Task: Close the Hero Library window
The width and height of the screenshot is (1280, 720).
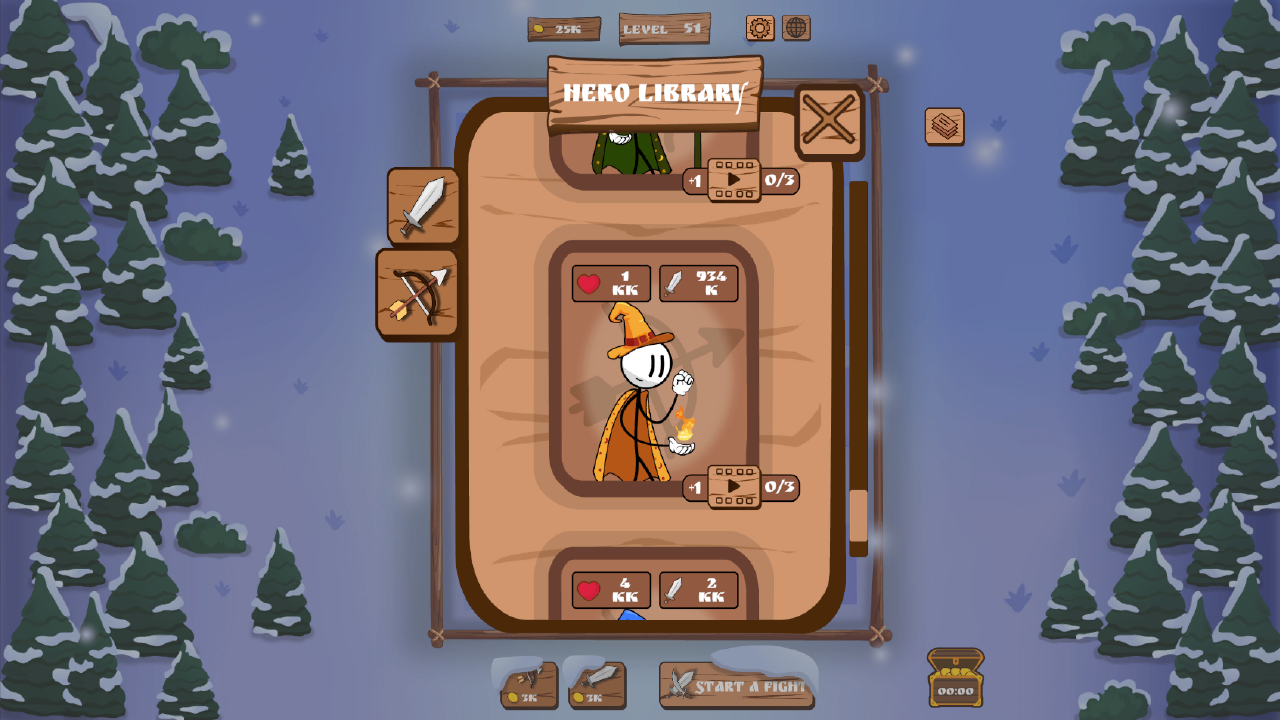Action: point(828,122)
